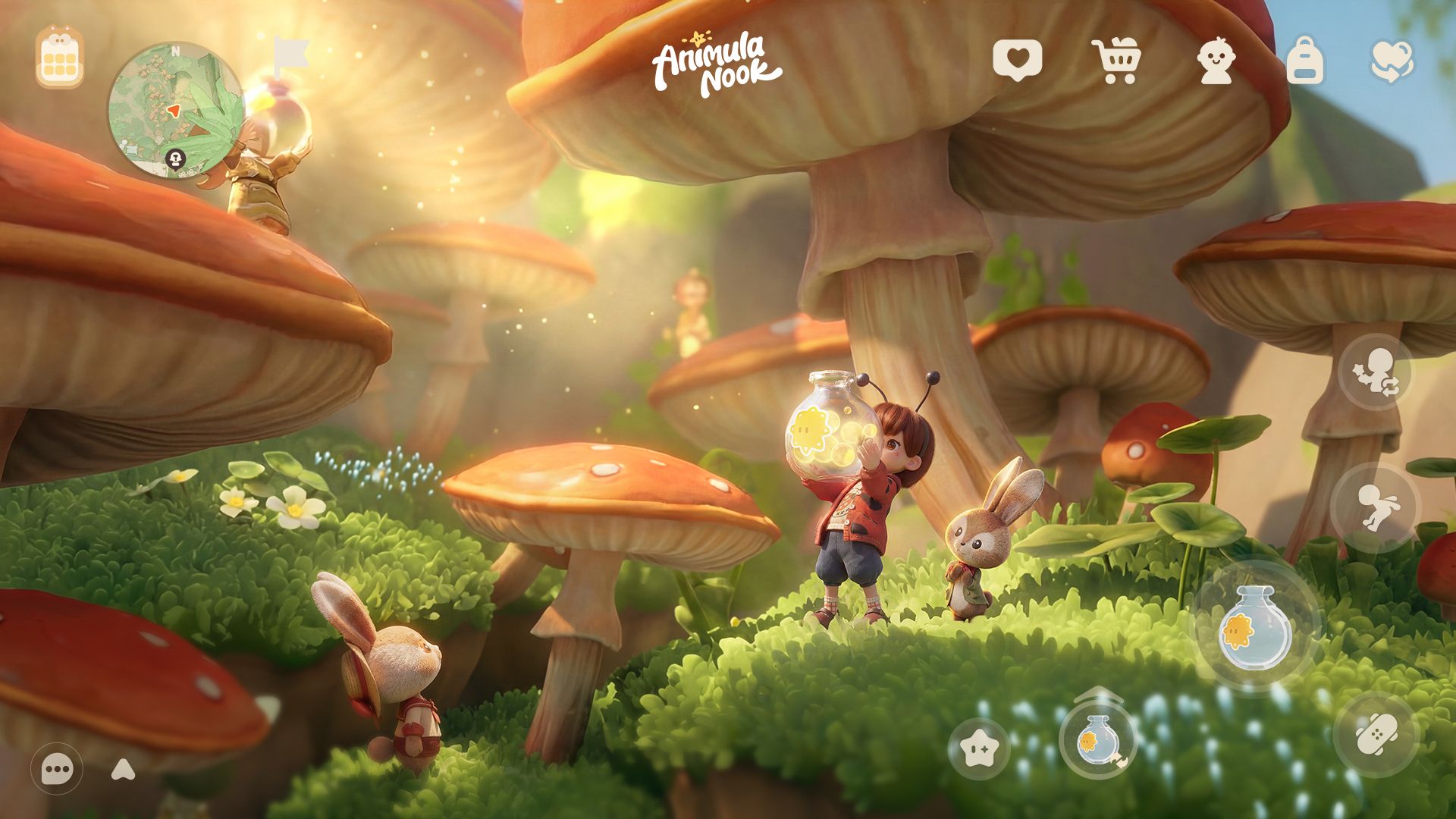The width and height of the screenshot is (1456, 819).
Task: Tap the star face emote button
Action: click(x=979, y=748)
